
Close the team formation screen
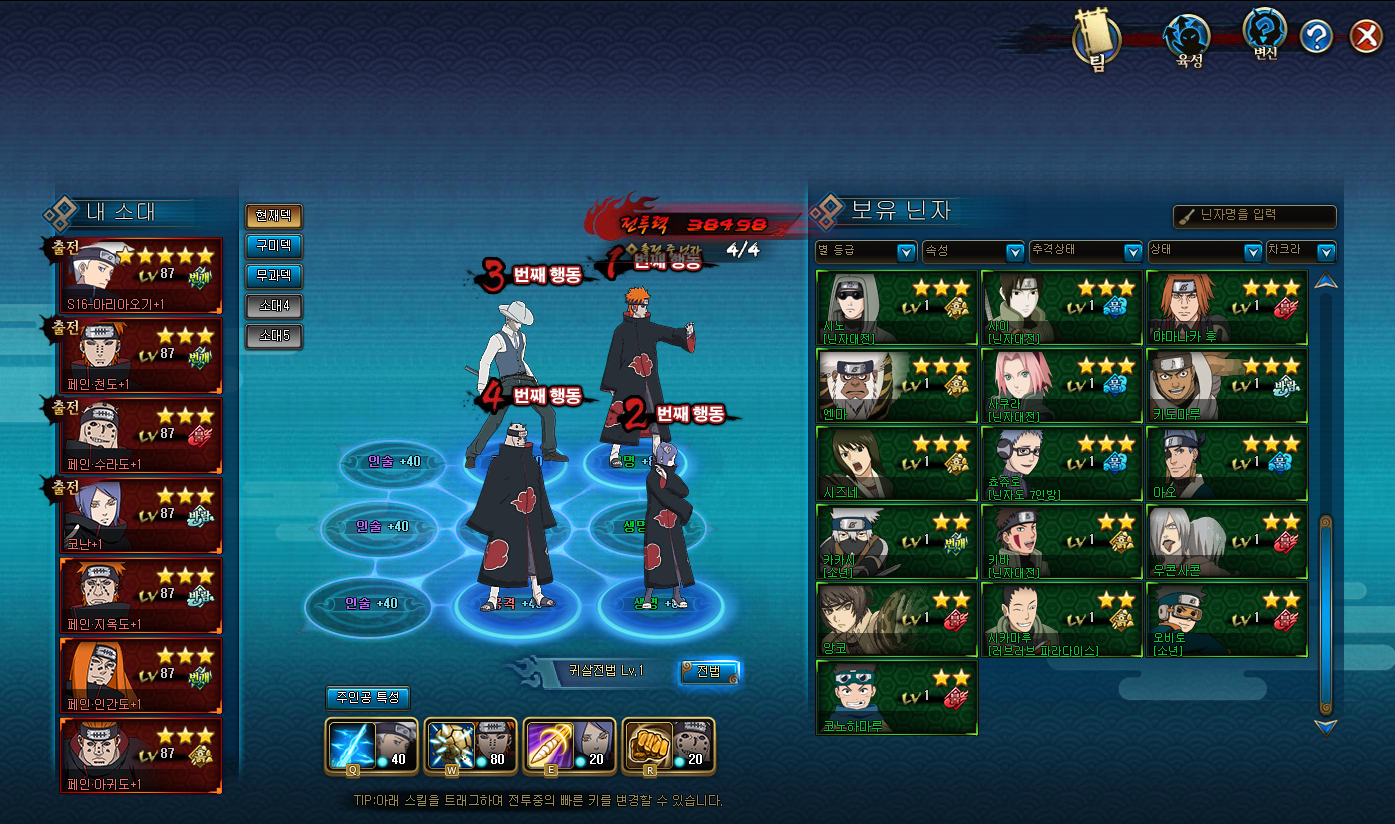tap(1365, 37)
